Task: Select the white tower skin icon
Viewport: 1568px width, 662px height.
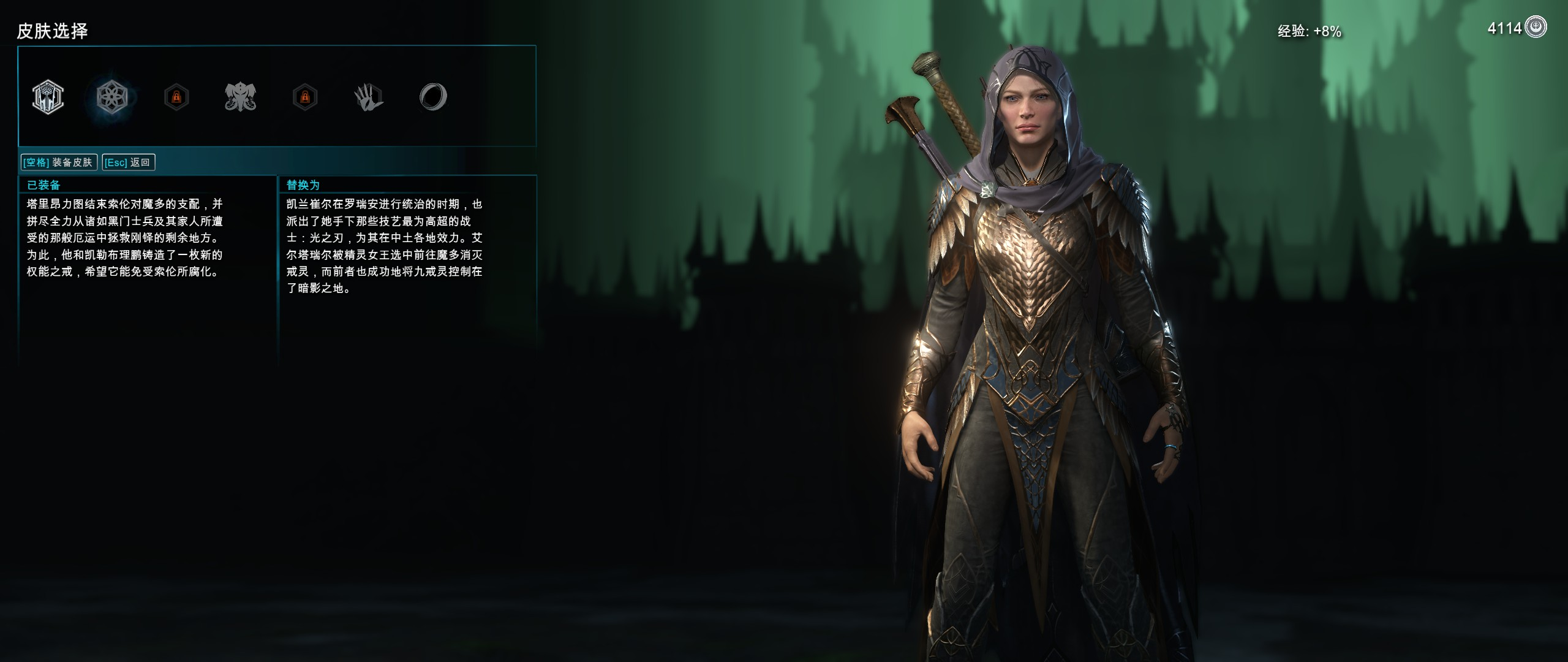Action: tap(48, 97)
